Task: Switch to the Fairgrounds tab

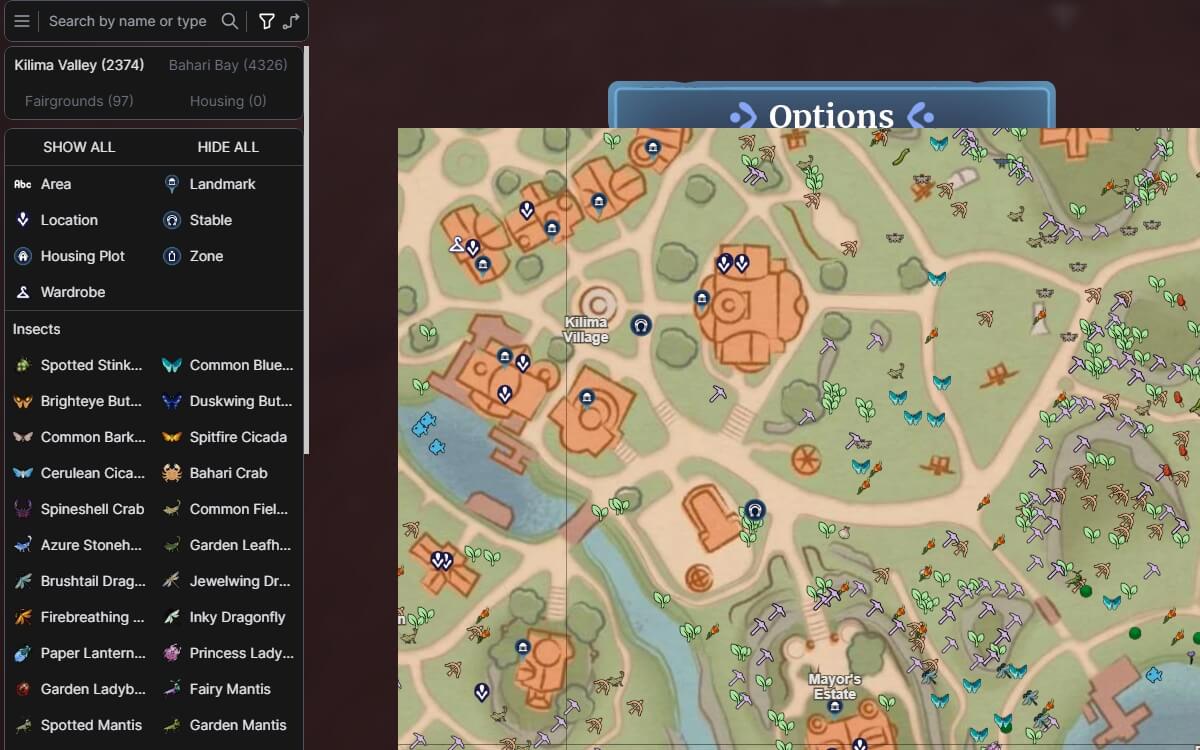Action: point(79,101)
